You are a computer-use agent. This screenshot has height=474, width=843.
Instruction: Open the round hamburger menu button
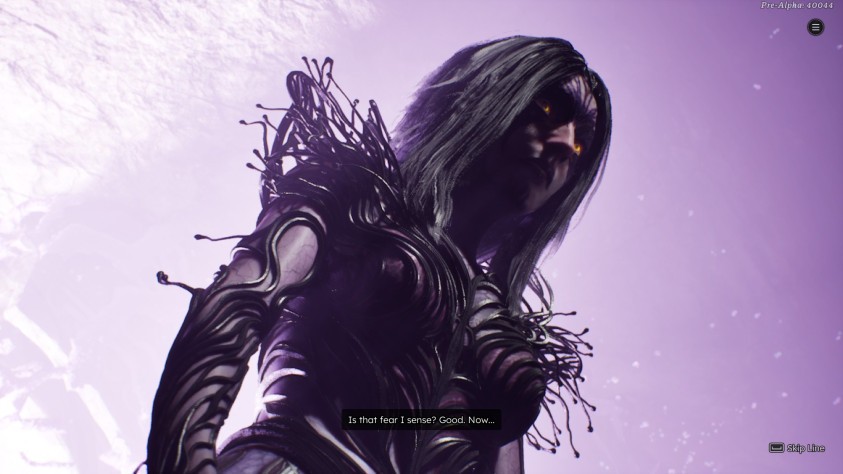815,28
